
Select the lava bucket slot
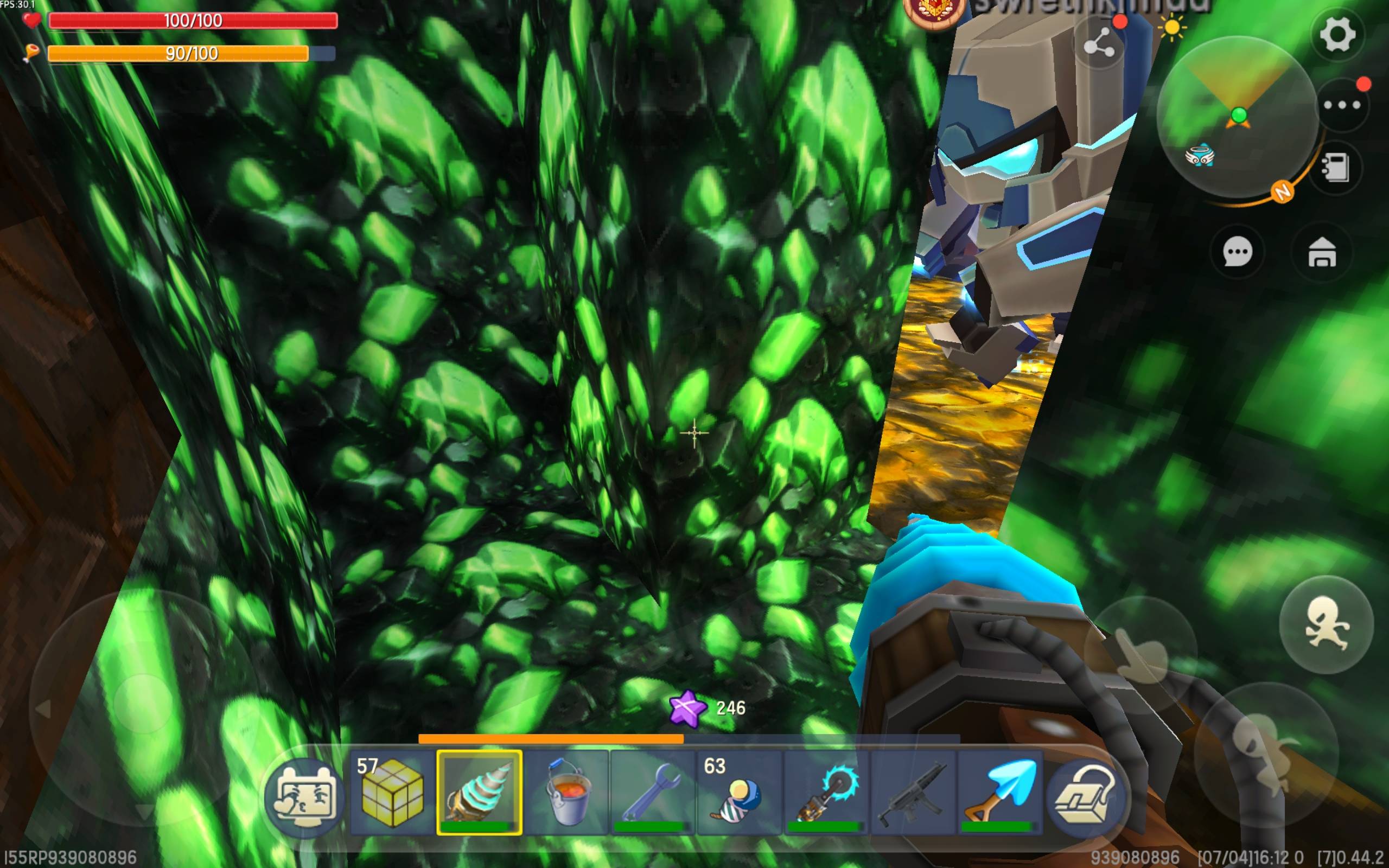(x=566, y=792)
